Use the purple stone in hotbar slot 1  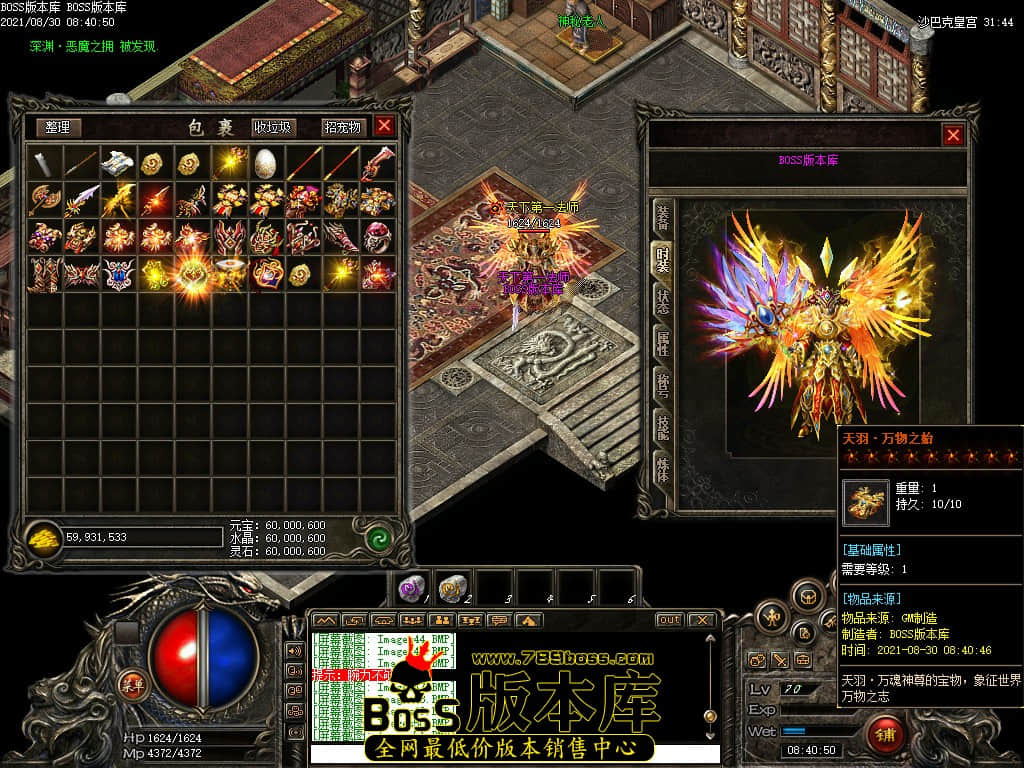411,586
